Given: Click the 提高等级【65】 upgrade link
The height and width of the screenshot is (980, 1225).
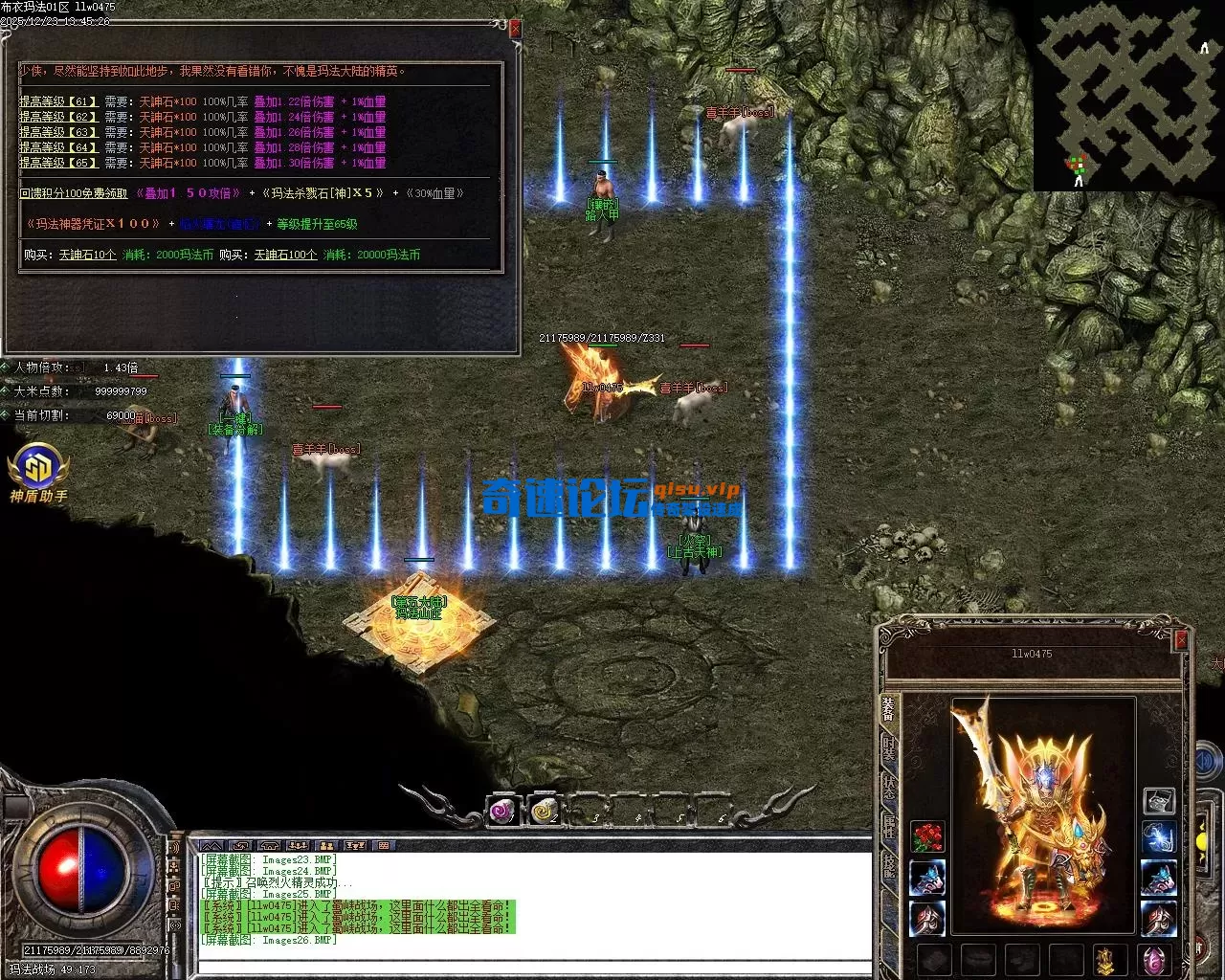Looking at the screenshot, I should pos(58,163).
